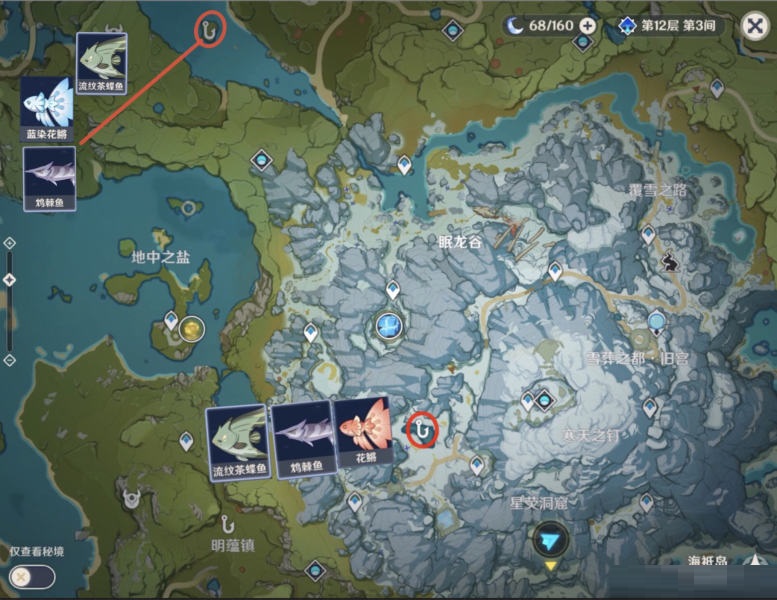This screenshot has width=777, height=600.
Task: Zoom in using the map zoom slider's top button
Action: tap(9, 243)
